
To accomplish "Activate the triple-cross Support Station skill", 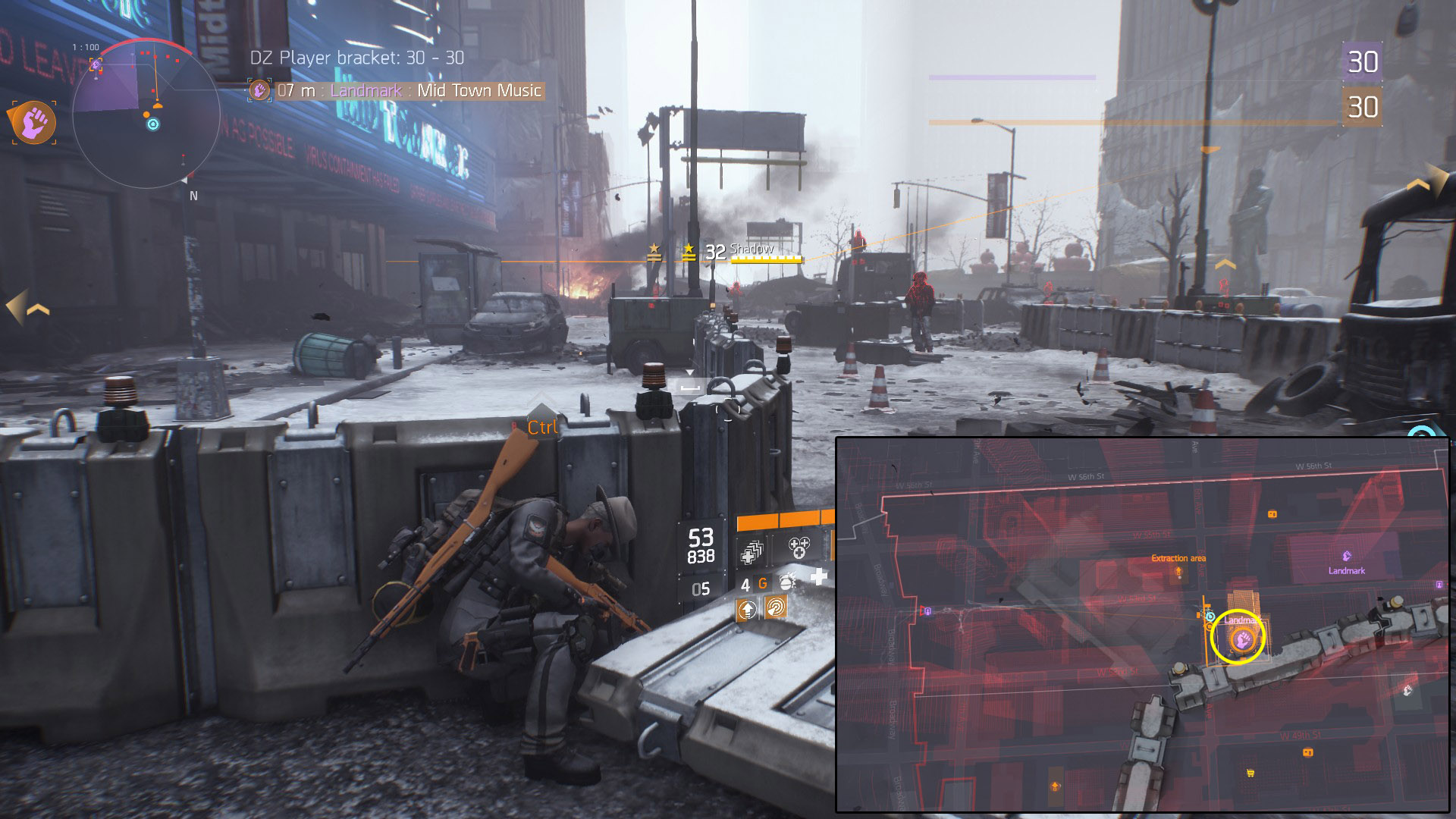I will tap(799, 548).
